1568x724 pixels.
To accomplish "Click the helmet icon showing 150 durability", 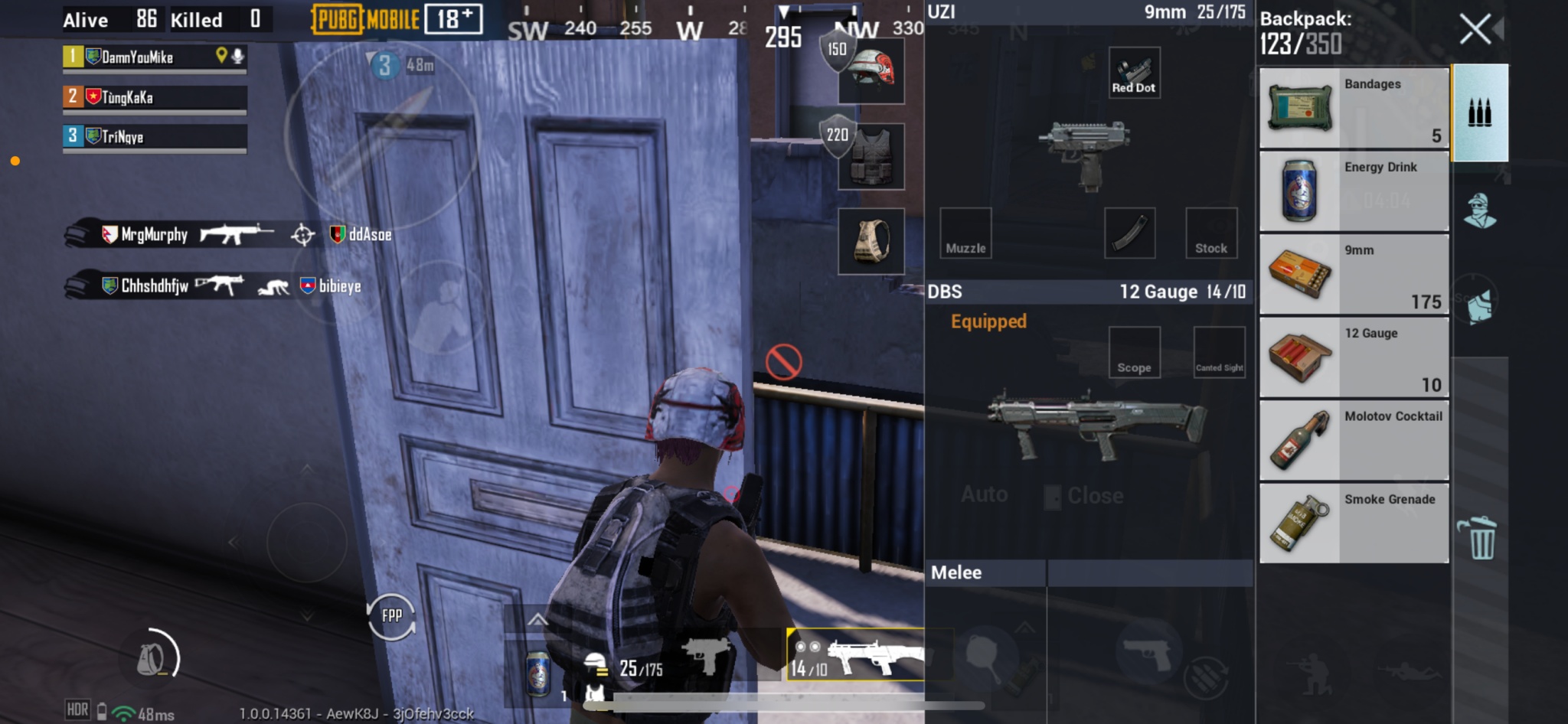I will tap(871, 71).
